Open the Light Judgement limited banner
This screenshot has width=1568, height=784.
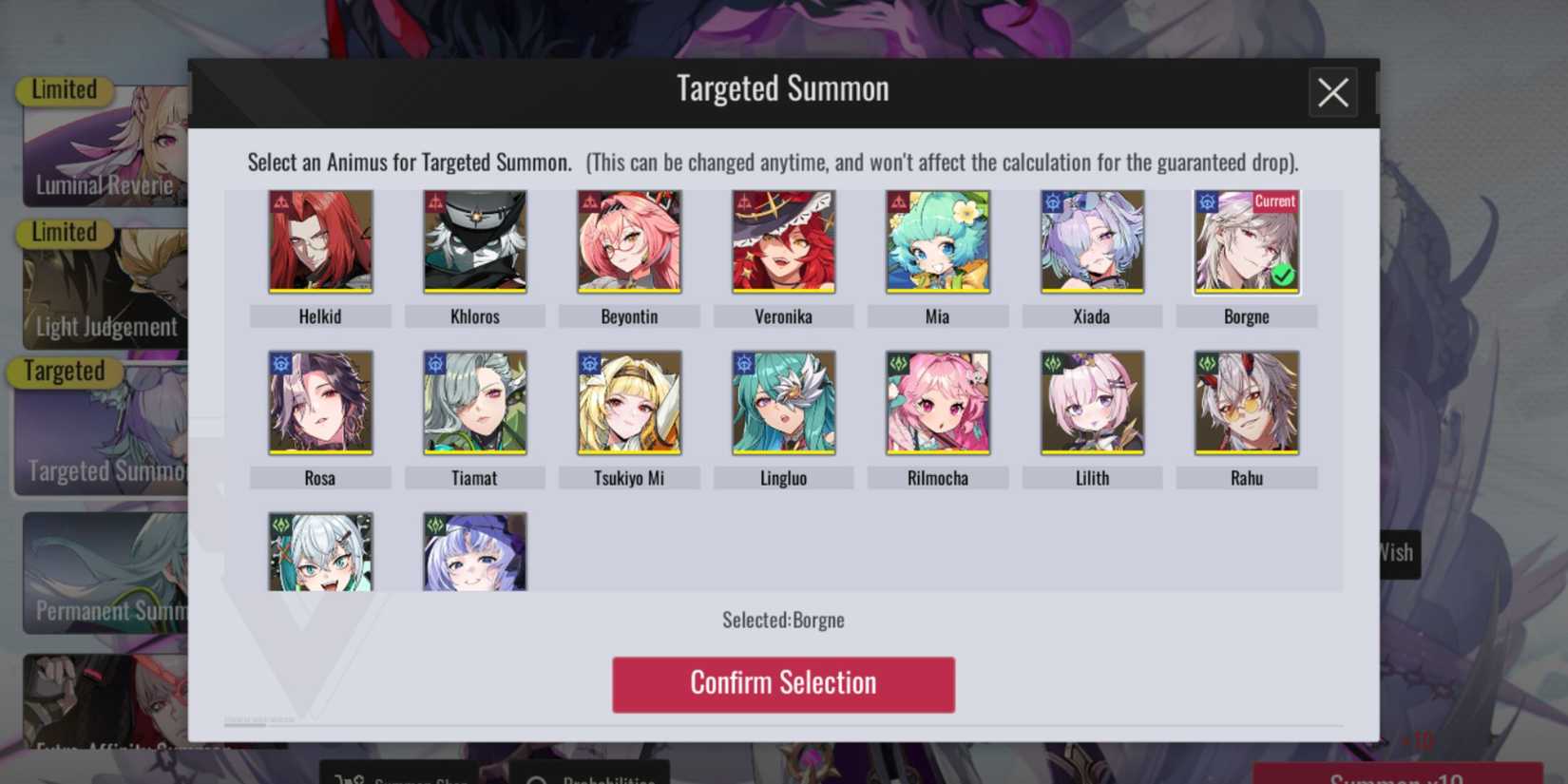tap(105, 285)
